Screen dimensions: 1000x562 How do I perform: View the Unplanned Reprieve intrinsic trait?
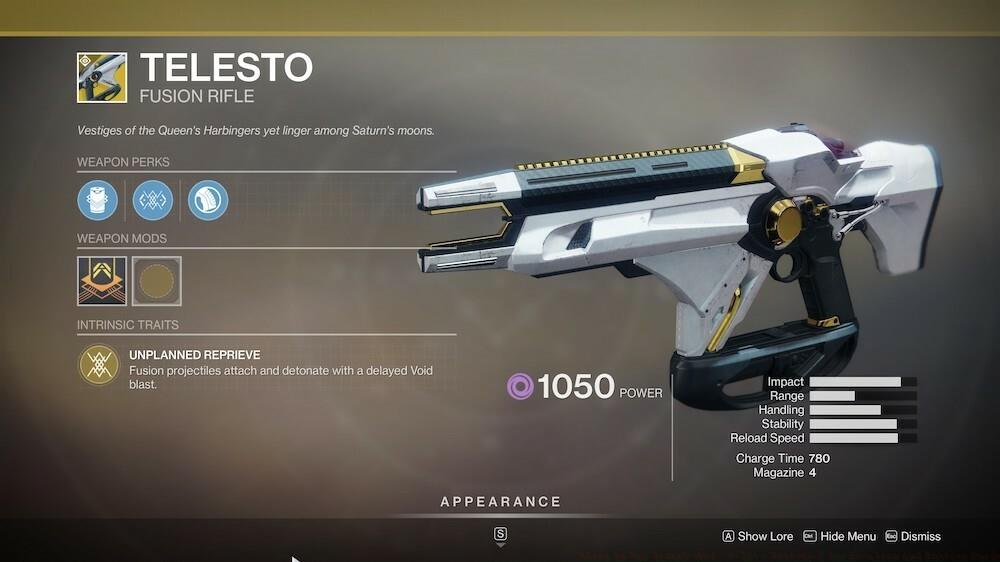click(x=99, y=365)
